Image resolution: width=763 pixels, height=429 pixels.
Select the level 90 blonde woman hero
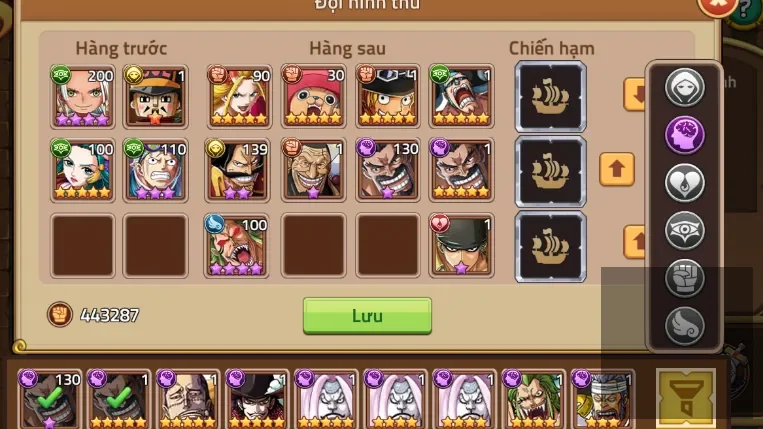pyautogui.click(x=239, y=96)
